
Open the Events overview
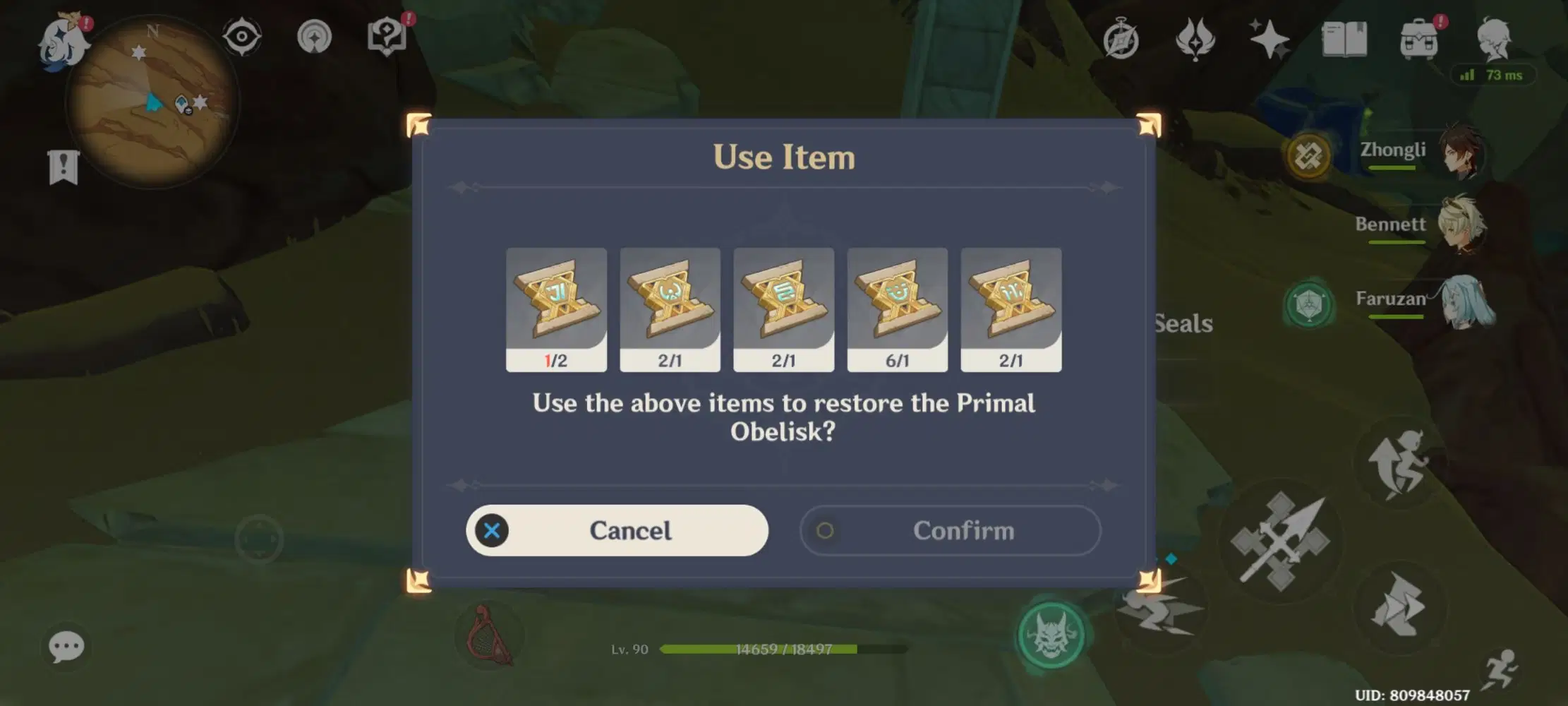[x=1122, y=39]
